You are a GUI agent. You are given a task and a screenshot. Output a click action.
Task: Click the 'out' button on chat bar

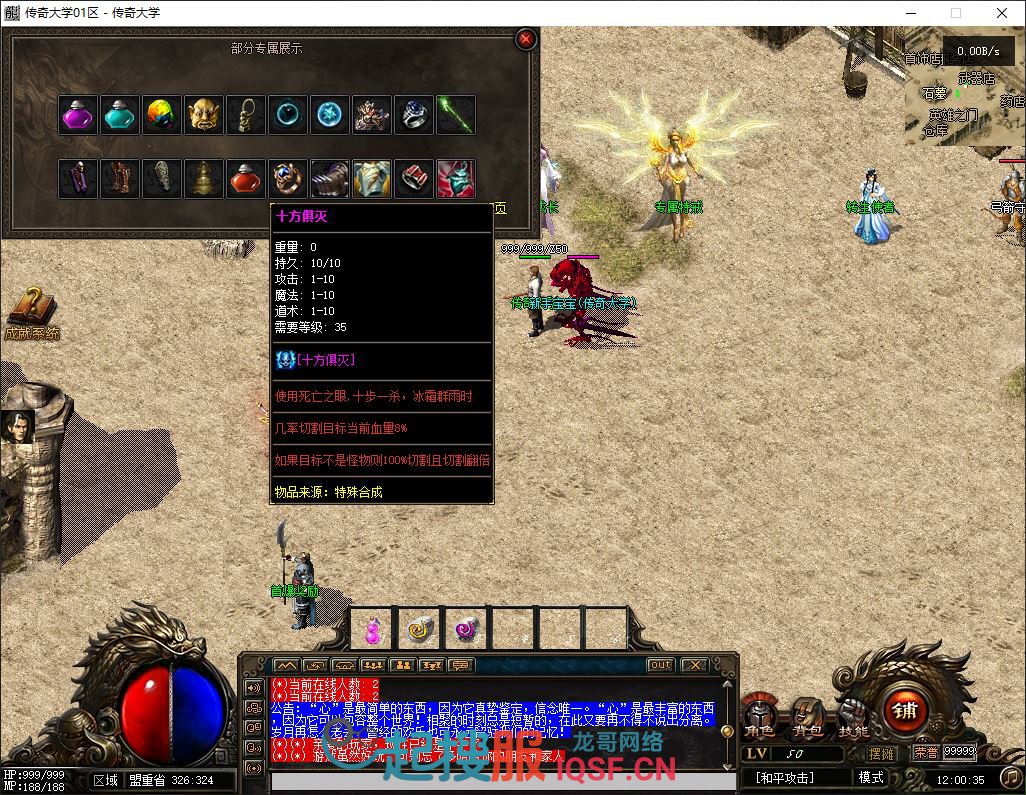pyautogui.click(x=660, y=665)
